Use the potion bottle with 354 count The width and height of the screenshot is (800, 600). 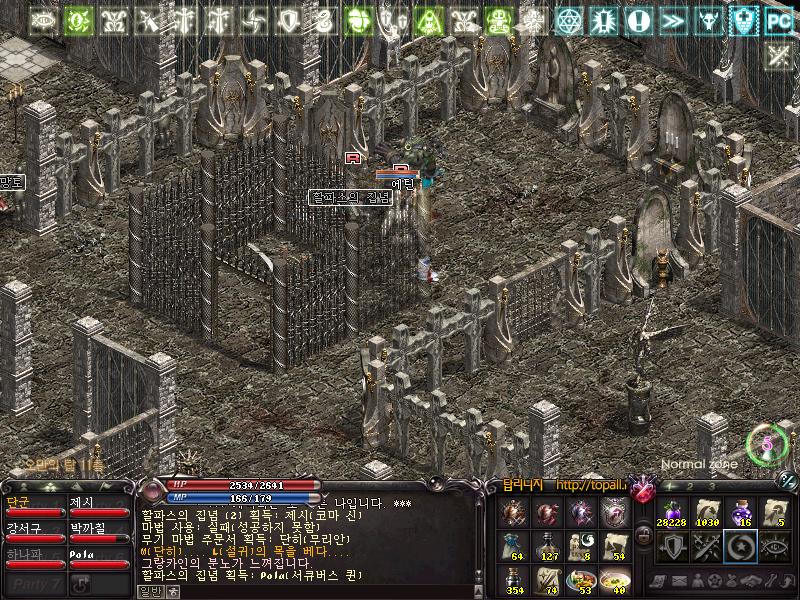pos(513,581)
